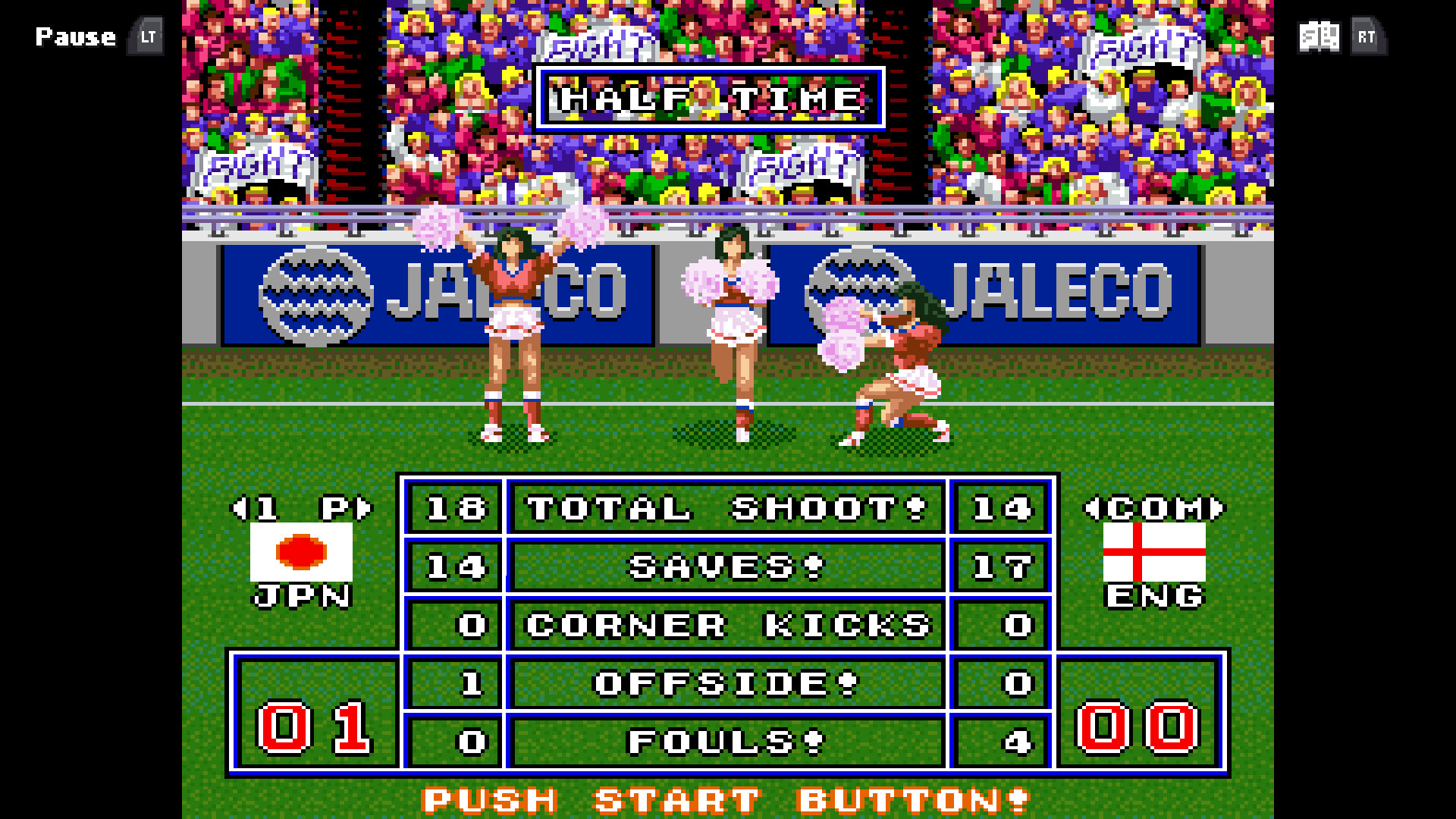The width and height of the screenshot is (1456, 819).
Task: Open the manual book icon near RT
Action: [x=1319, y=36]
